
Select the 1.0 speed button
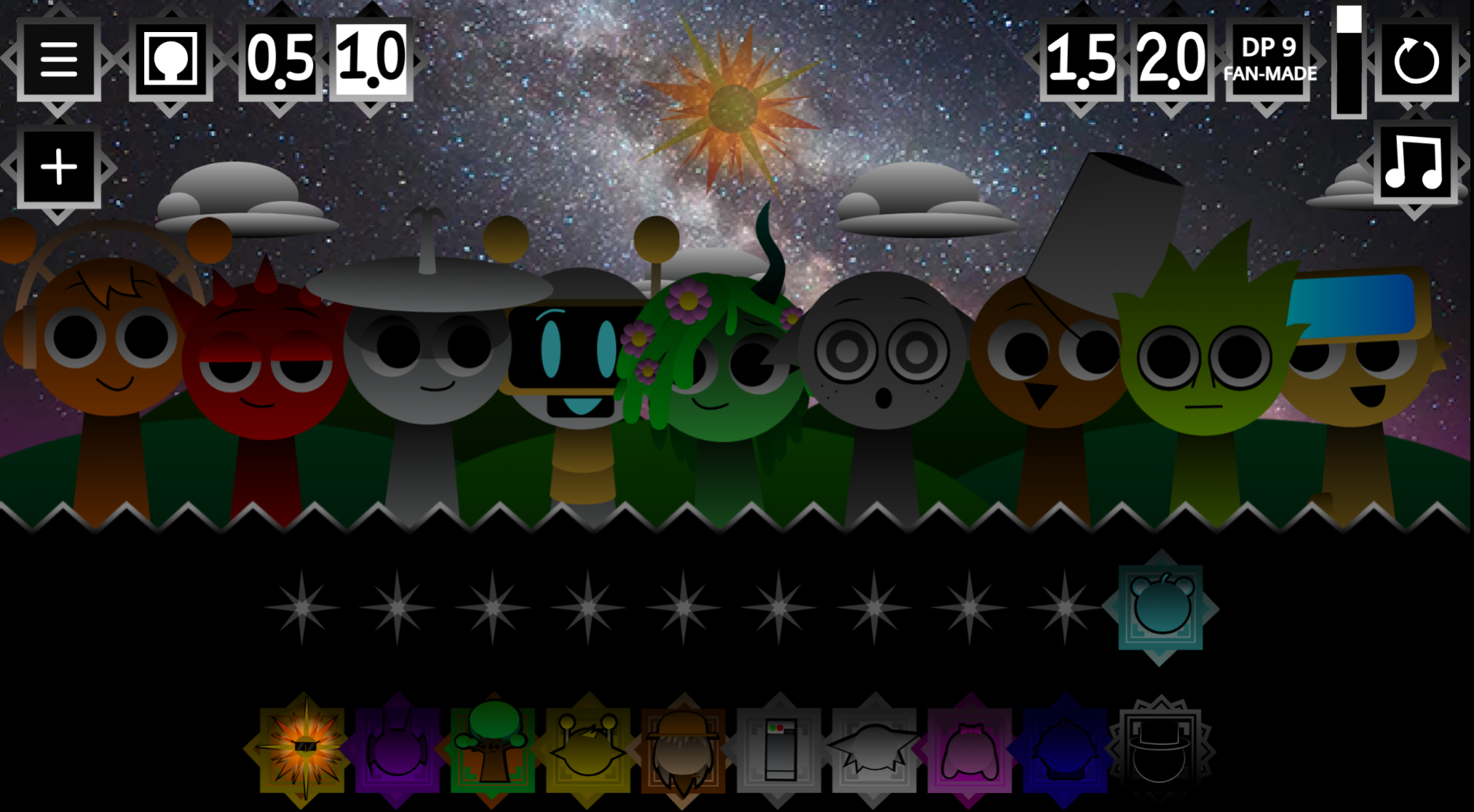(371, 59)
